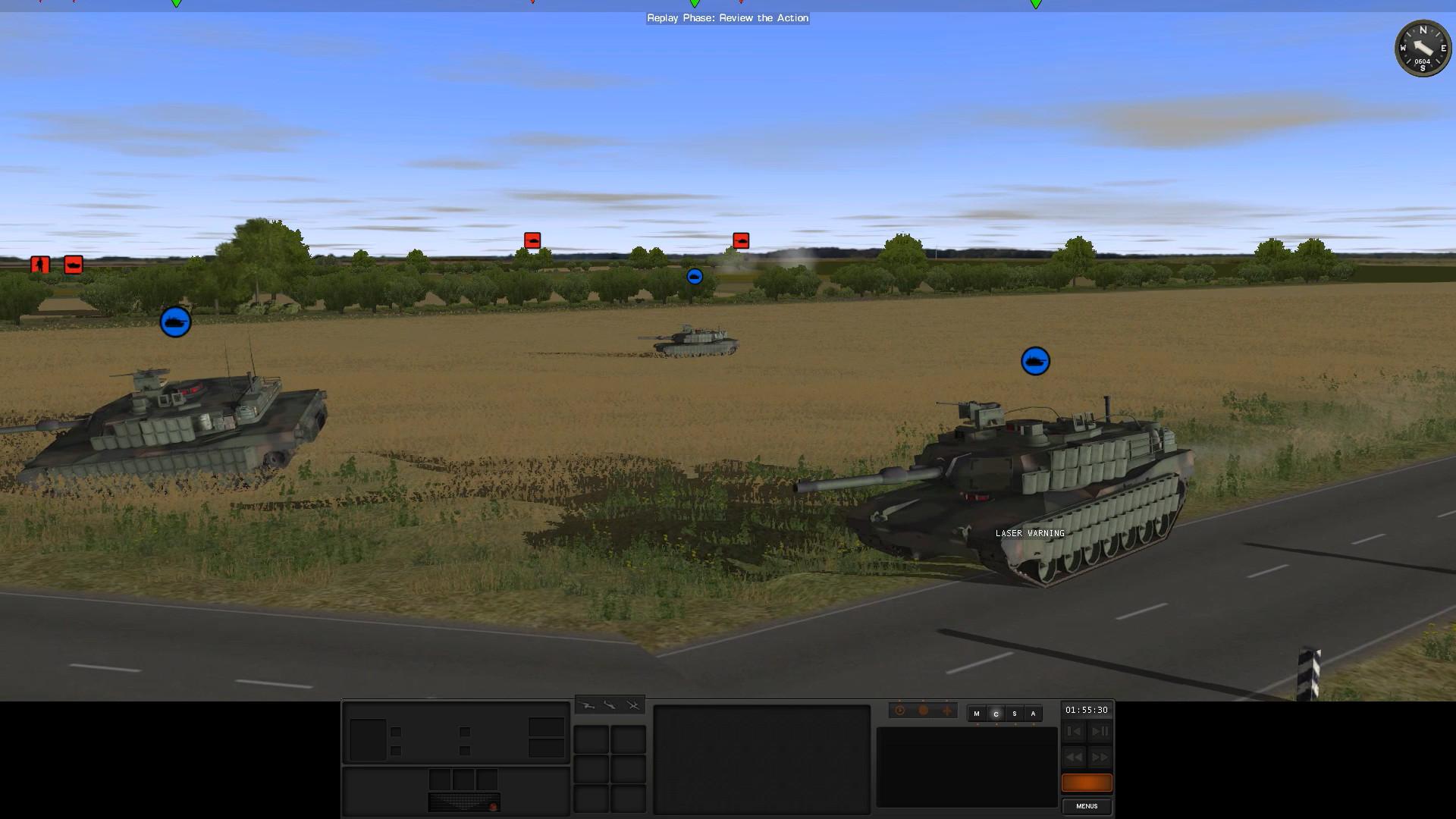
Task: Toggle the M command mode button
Action: pyautogui.click(x=977, y=714)
